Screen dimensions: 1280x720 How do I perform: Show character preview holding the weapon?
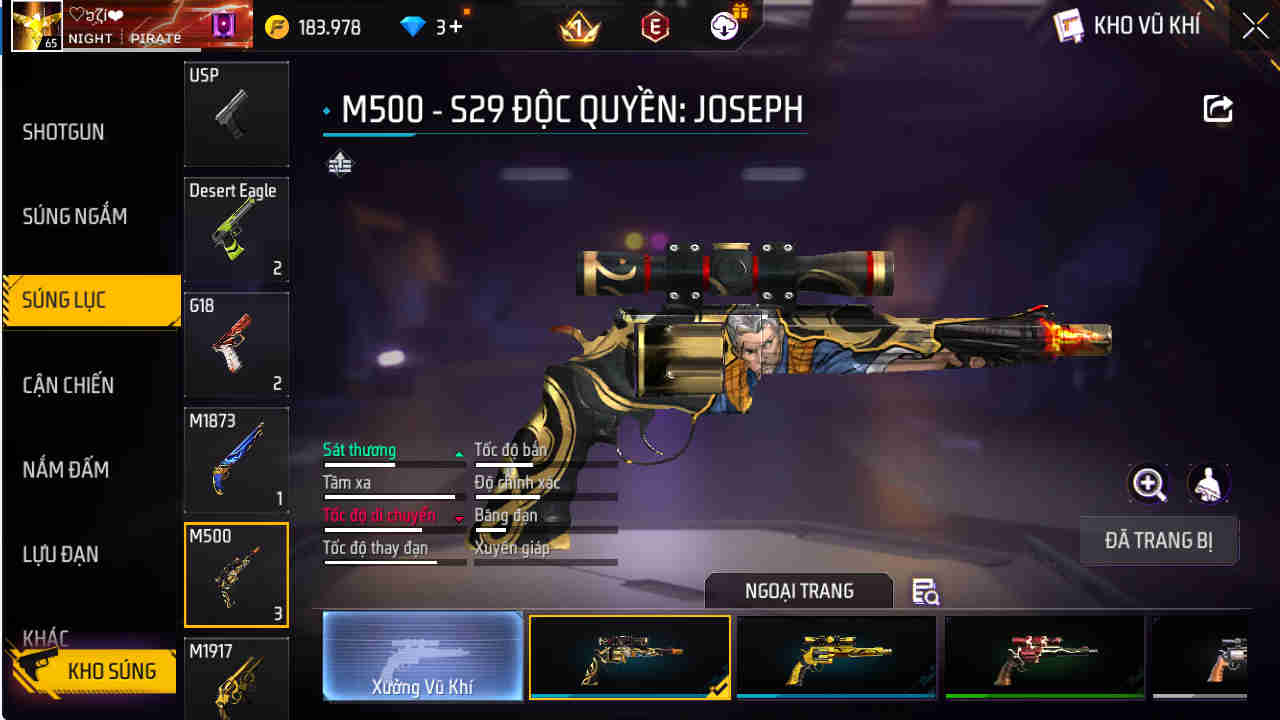(1208, 484)
